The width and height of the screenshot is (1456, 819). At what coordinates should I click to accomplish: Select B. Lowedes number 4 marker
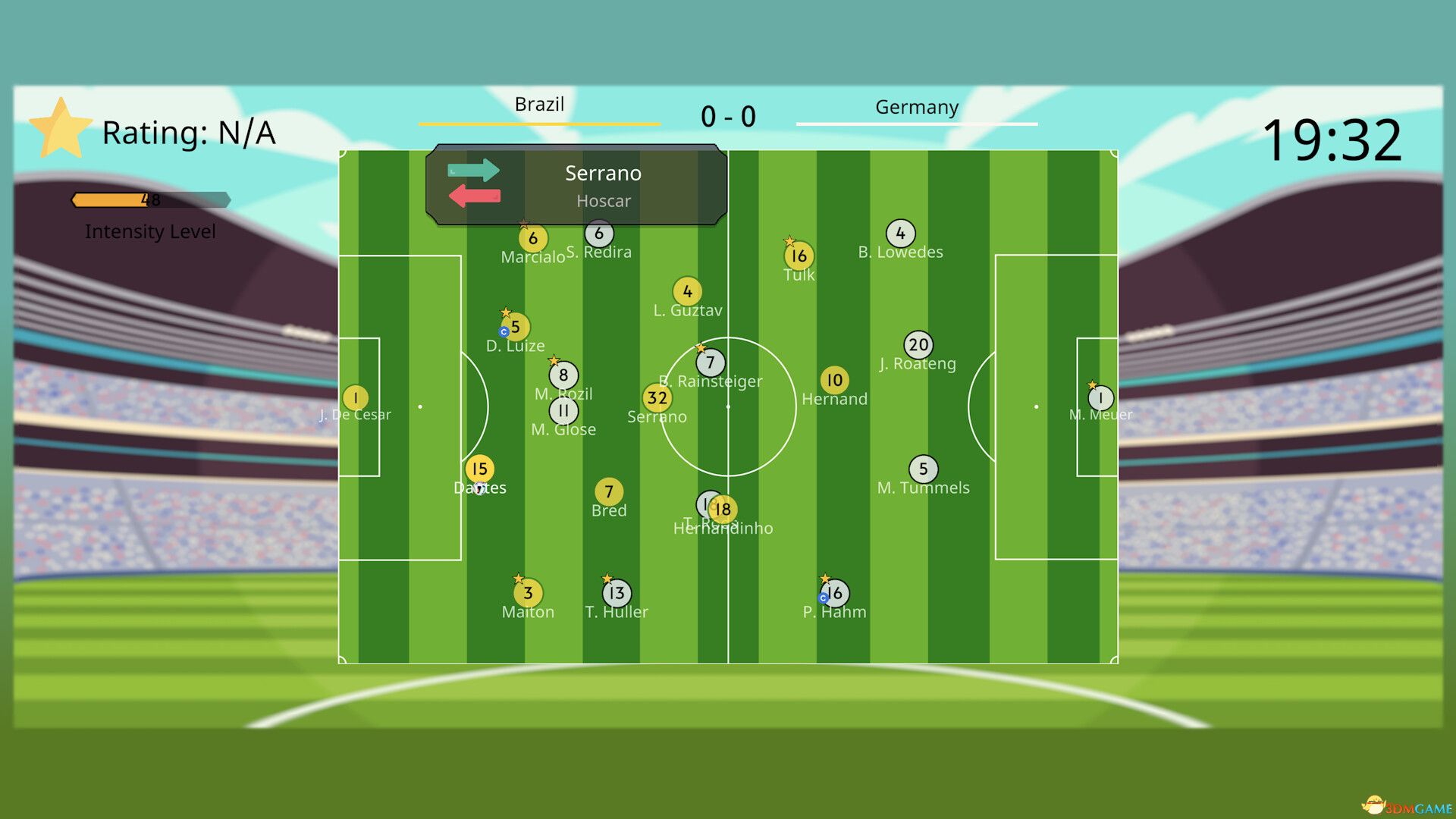point(899,232)
